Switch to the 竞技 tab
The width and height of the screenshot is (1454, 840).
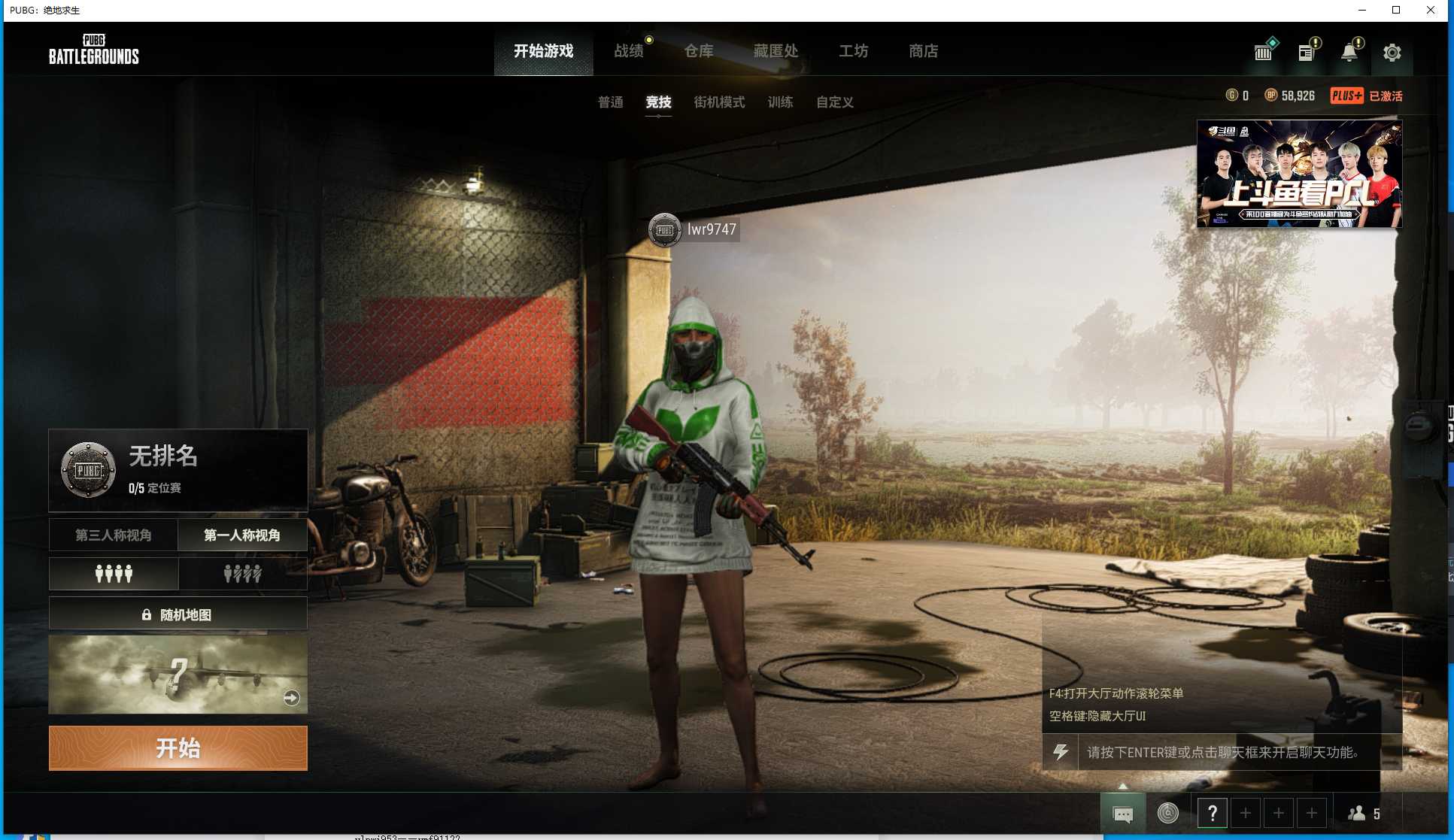coord(658,102)
